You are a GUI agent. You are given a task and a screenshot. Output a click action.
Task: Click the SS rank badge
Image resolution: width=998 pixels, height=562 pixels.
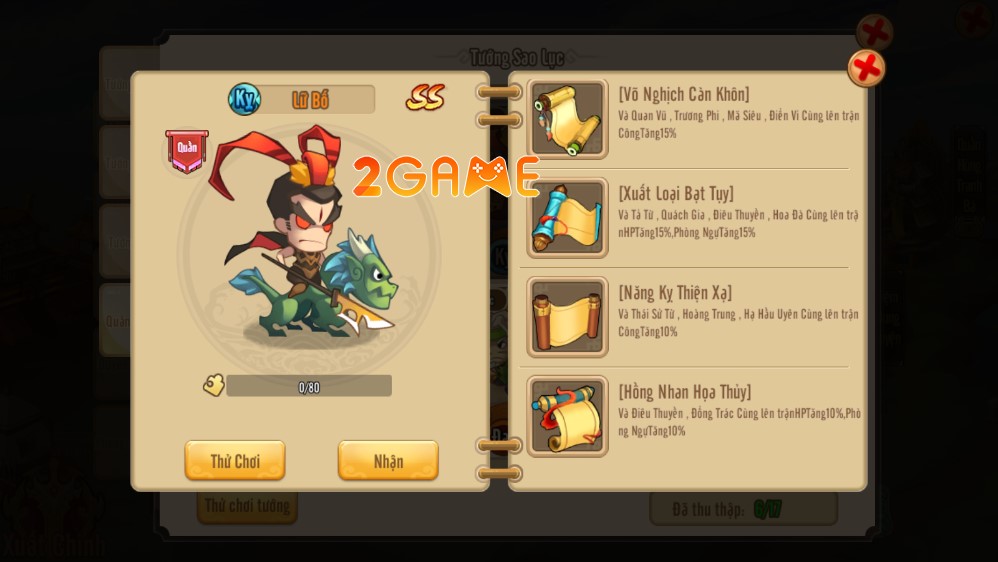[425, 98]
